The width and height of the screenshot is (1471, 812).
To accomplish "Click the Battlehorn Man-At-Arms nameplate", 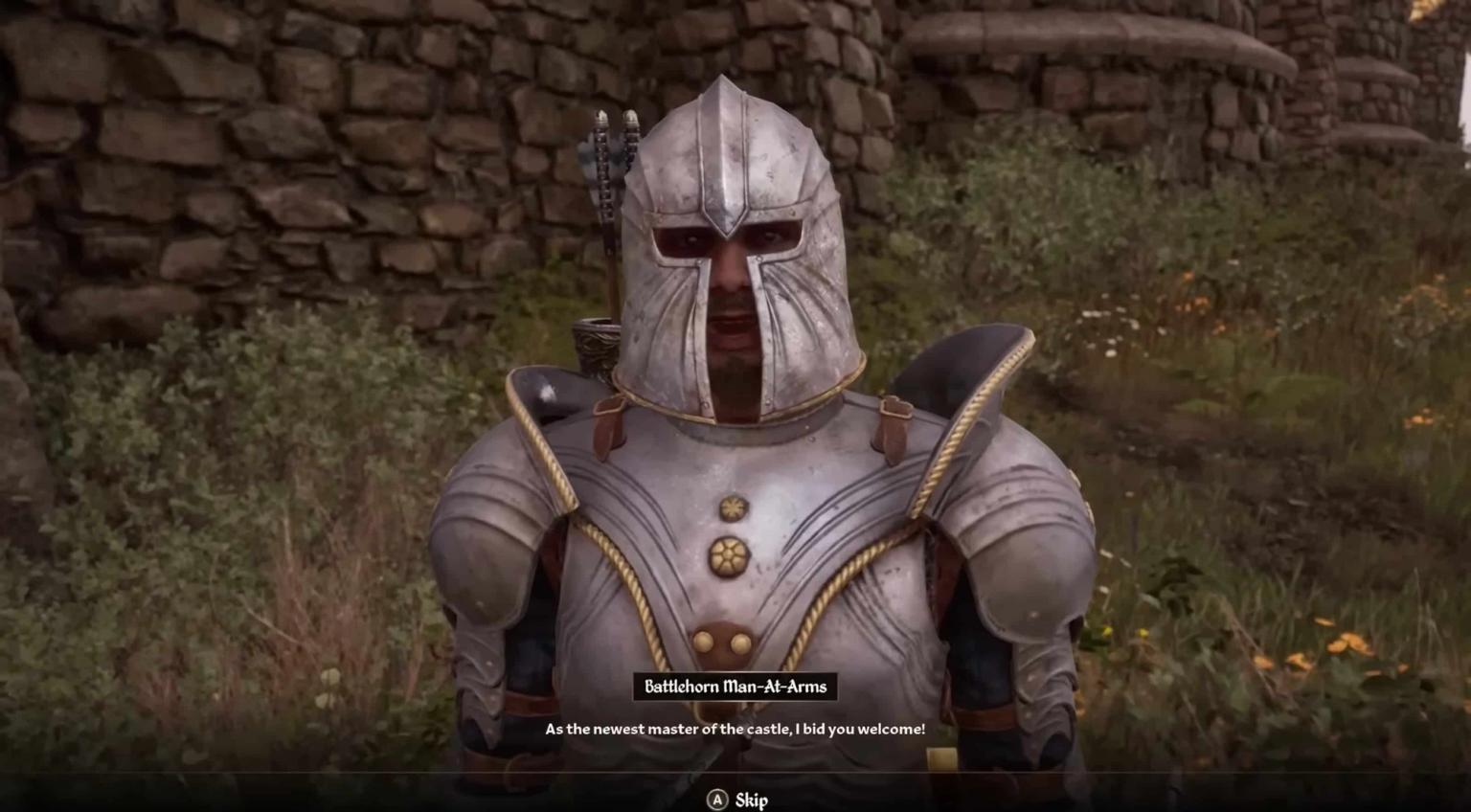I will [x=735, y=687].
